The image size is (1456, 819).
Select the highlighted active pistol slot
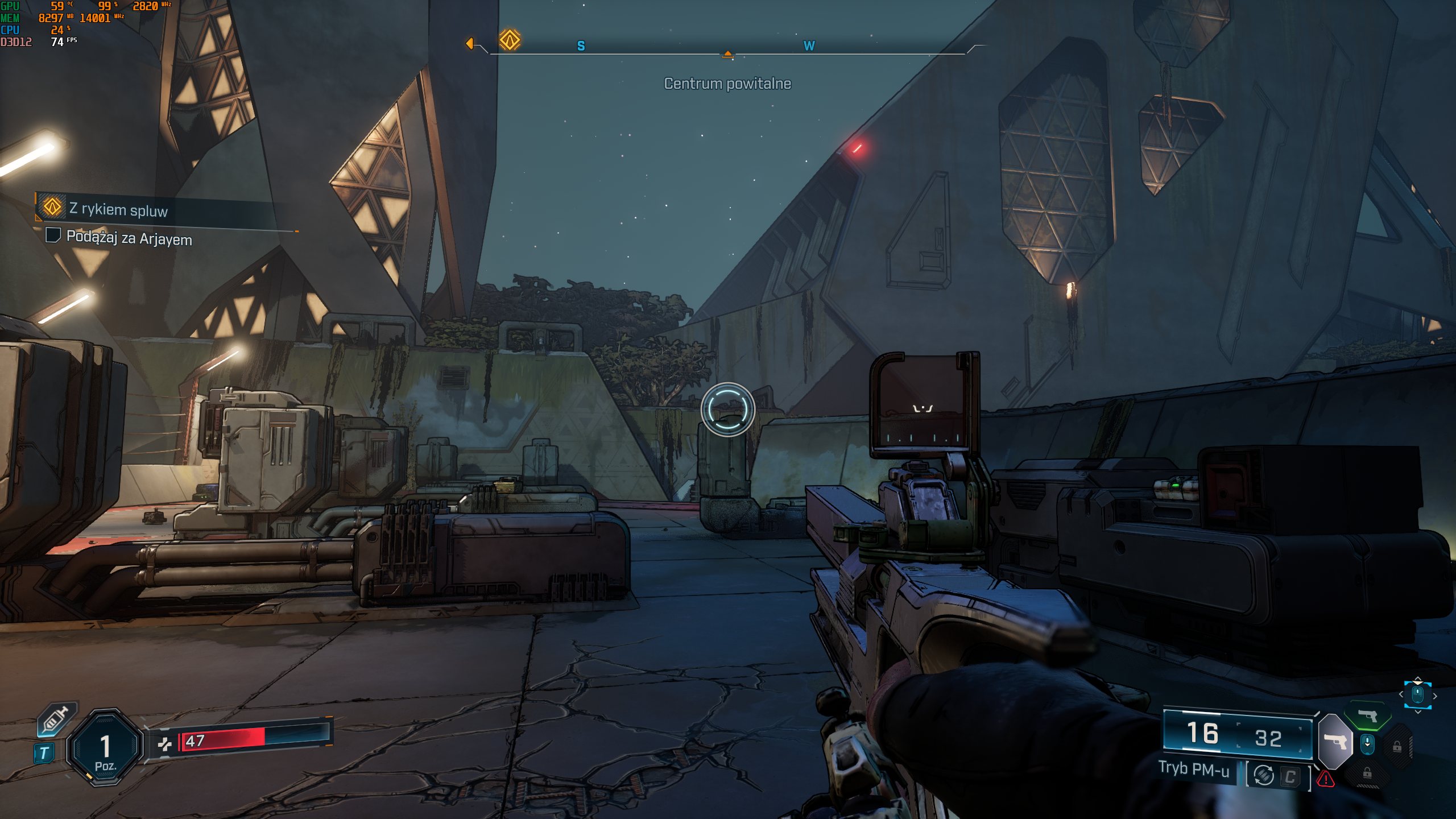click(1335, 742)
